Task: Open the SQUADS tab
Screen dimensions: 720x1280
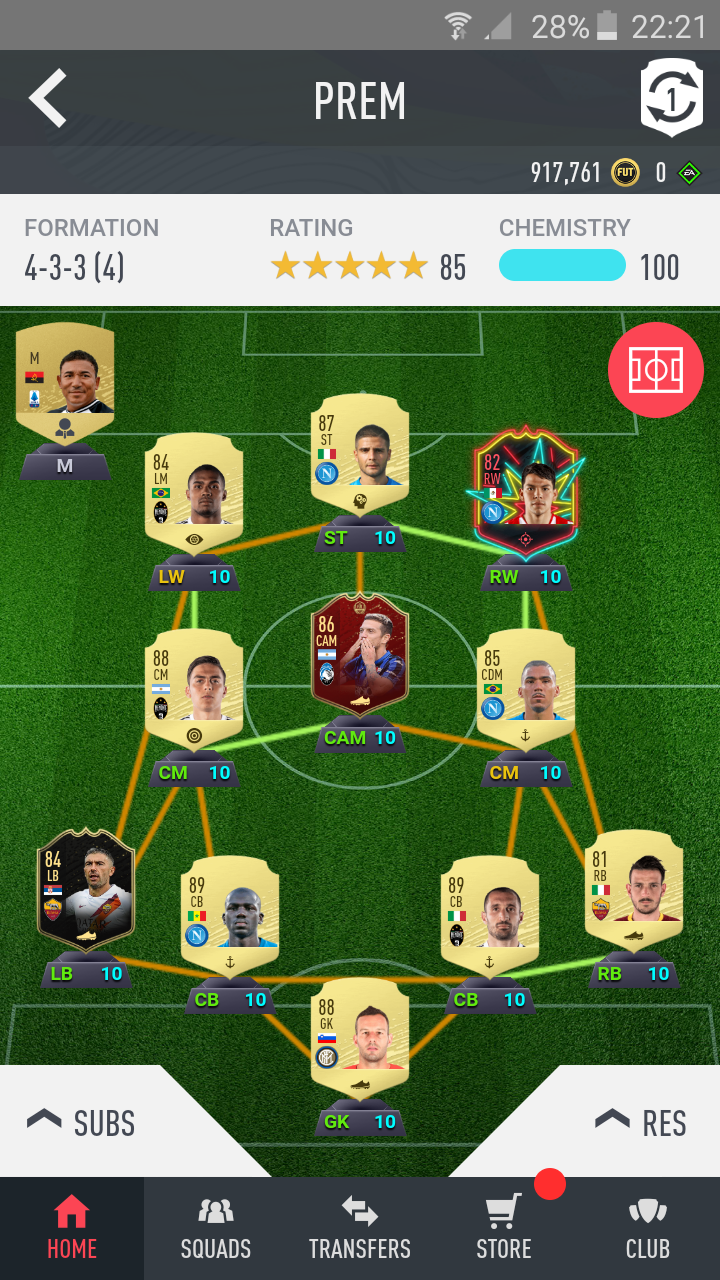Action: pos(216,1229)
